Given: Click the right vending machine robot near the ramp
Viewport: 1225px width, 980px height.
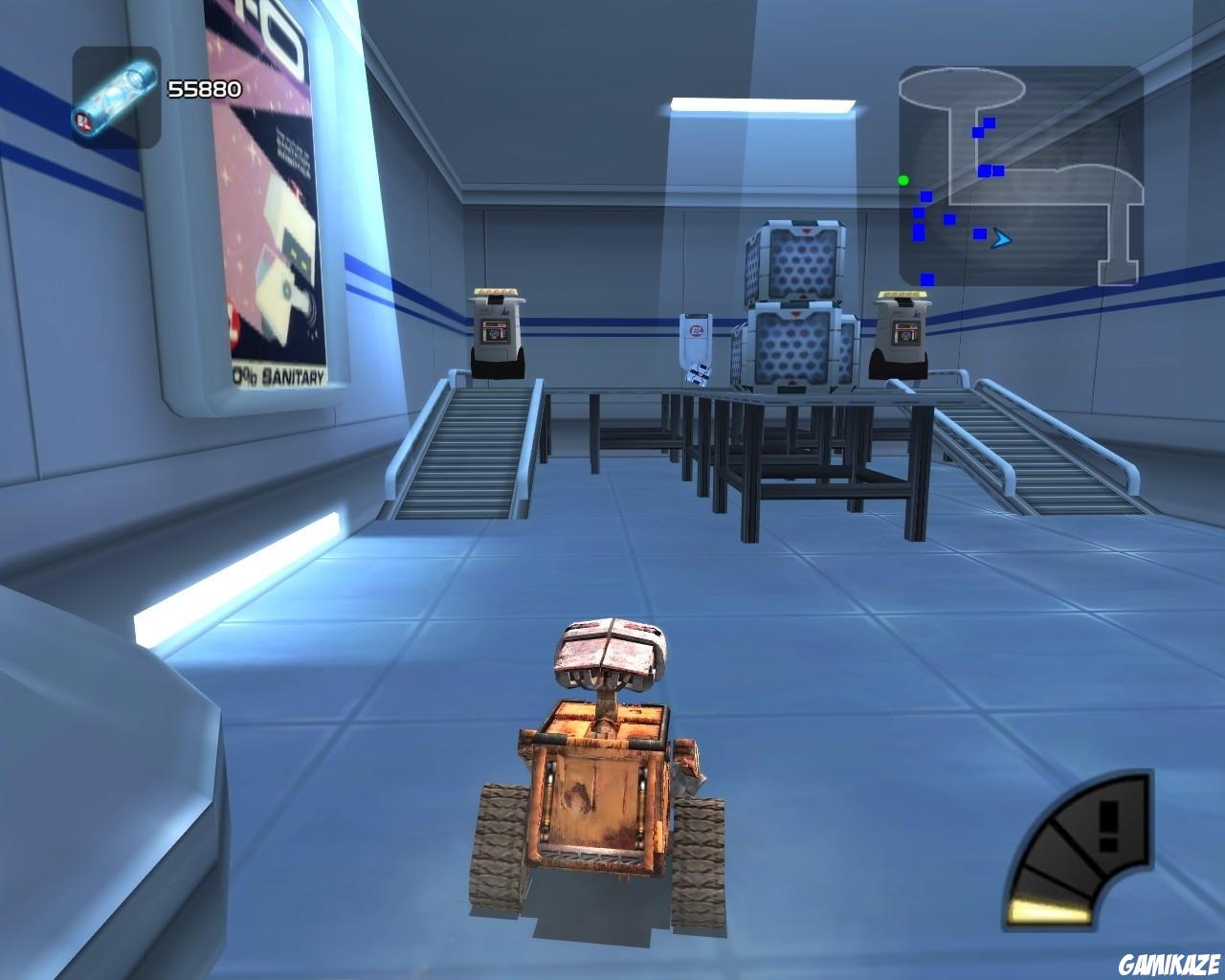Looking at the screenshot, I should tap(901, 330).
